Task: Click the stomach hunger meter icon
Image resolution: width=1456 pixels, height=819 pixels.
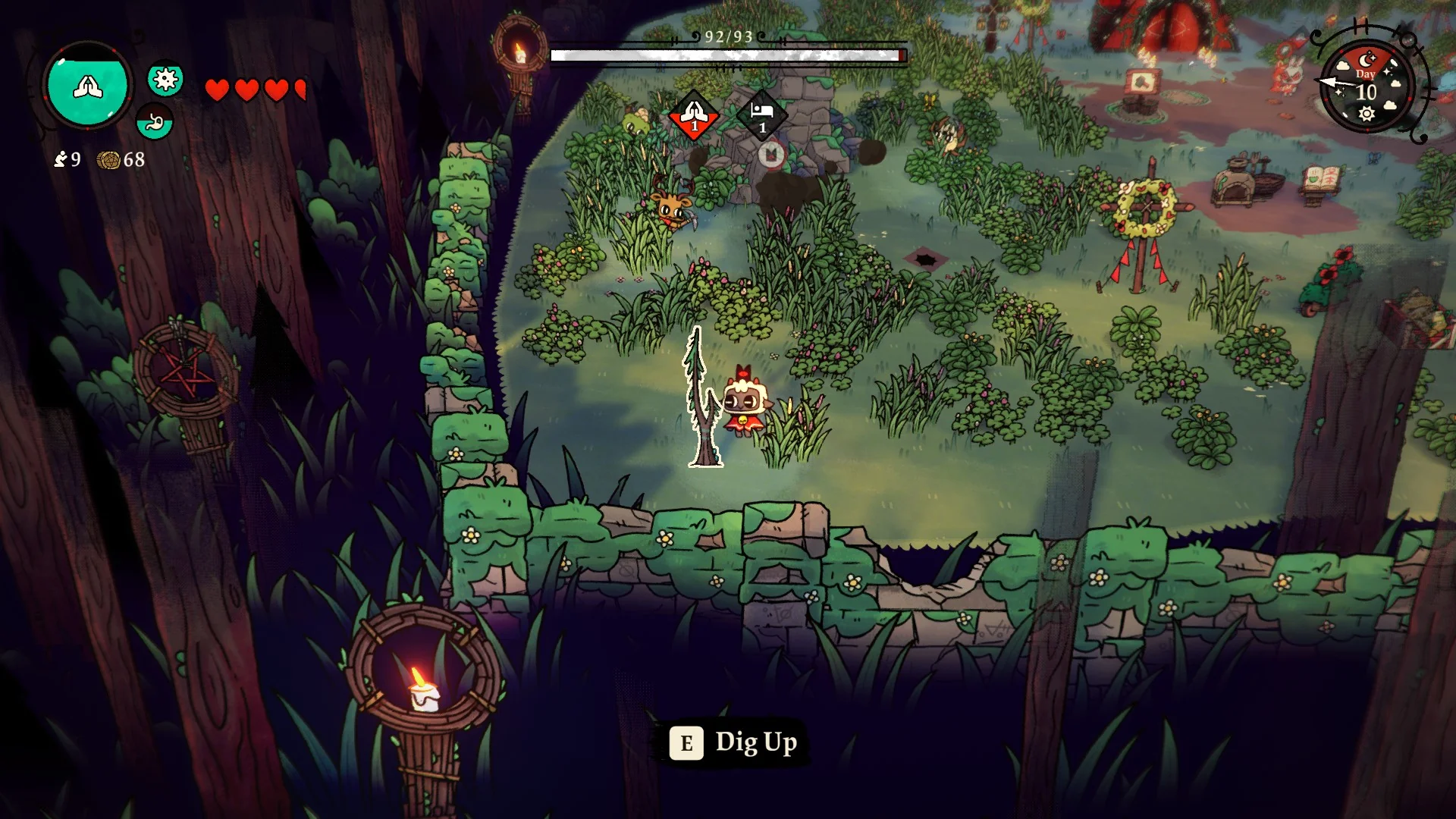Action: click(x=155, y=121)
